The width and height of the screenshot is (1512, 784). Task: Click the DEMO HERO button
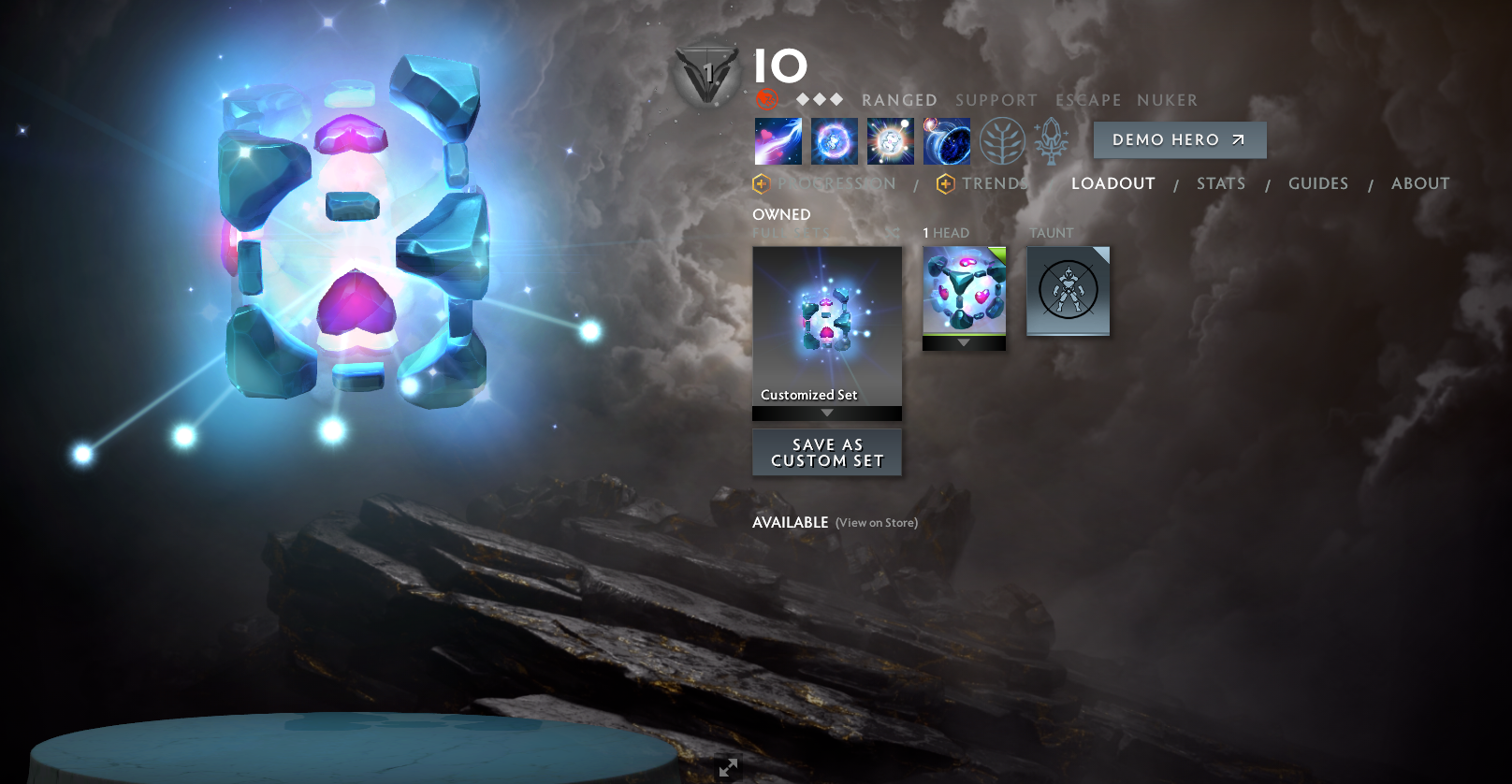point(1179,139)
